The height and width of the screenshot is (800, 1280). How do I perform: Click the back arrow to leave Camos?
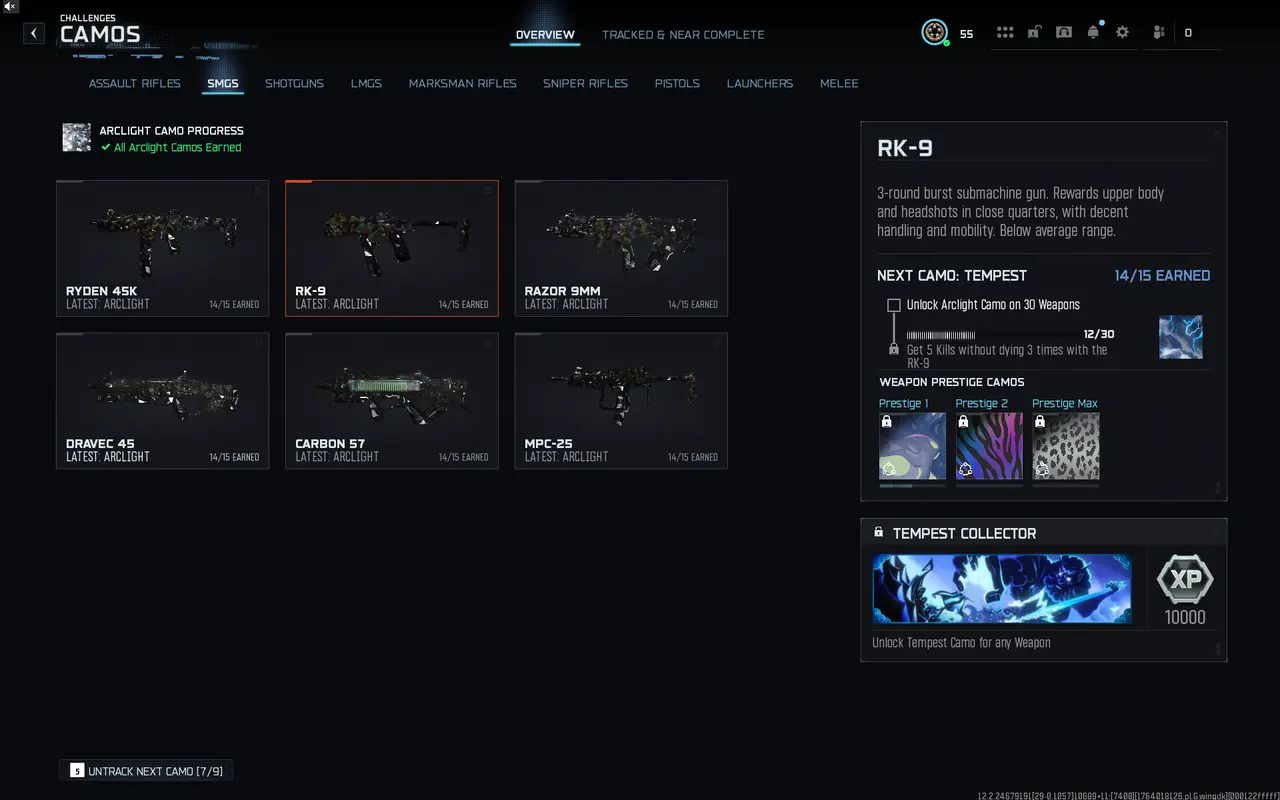(33, 33)
